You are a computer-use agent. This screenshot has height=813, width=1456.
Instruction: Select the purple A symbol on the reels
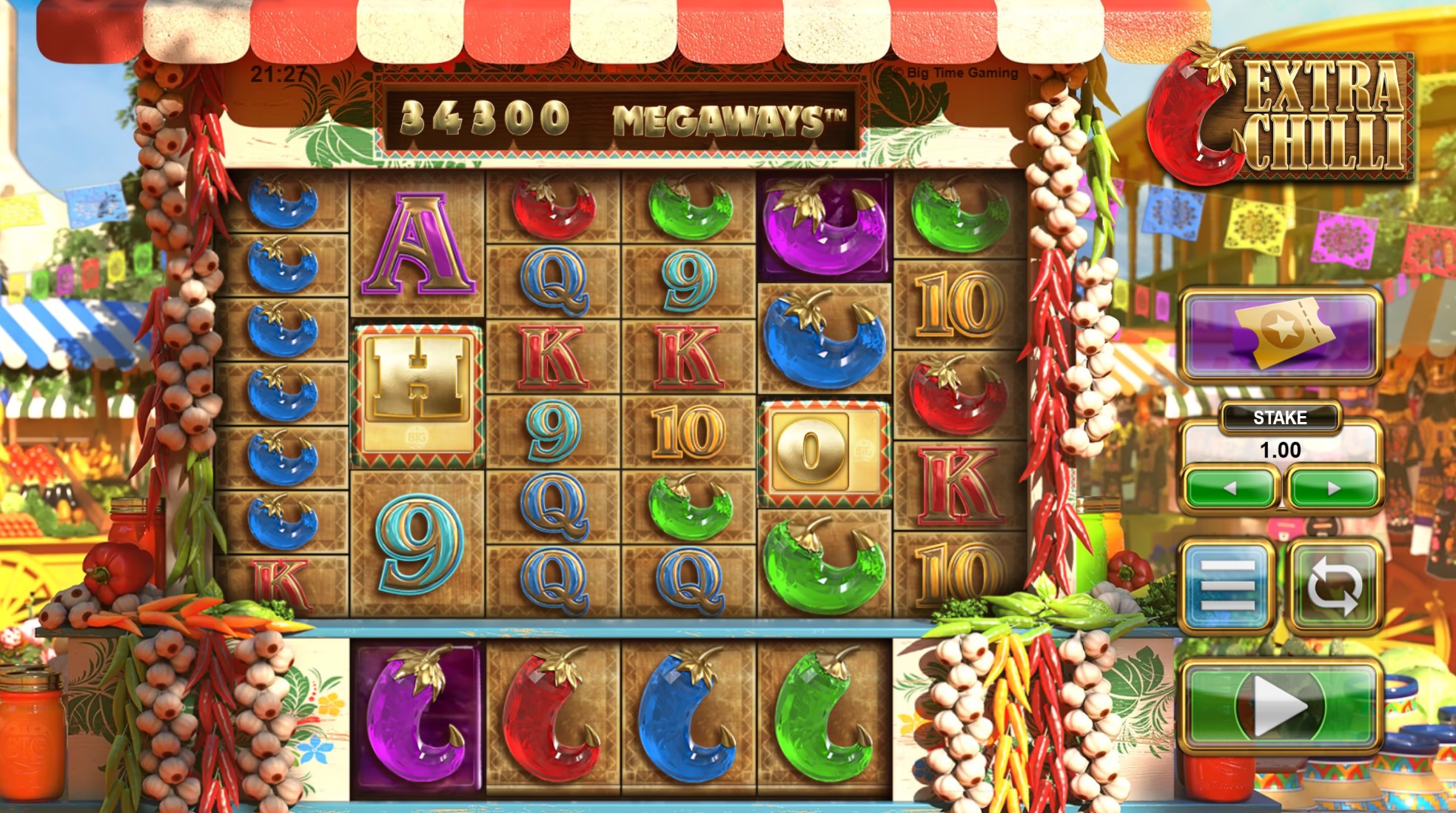coord(417,242)
